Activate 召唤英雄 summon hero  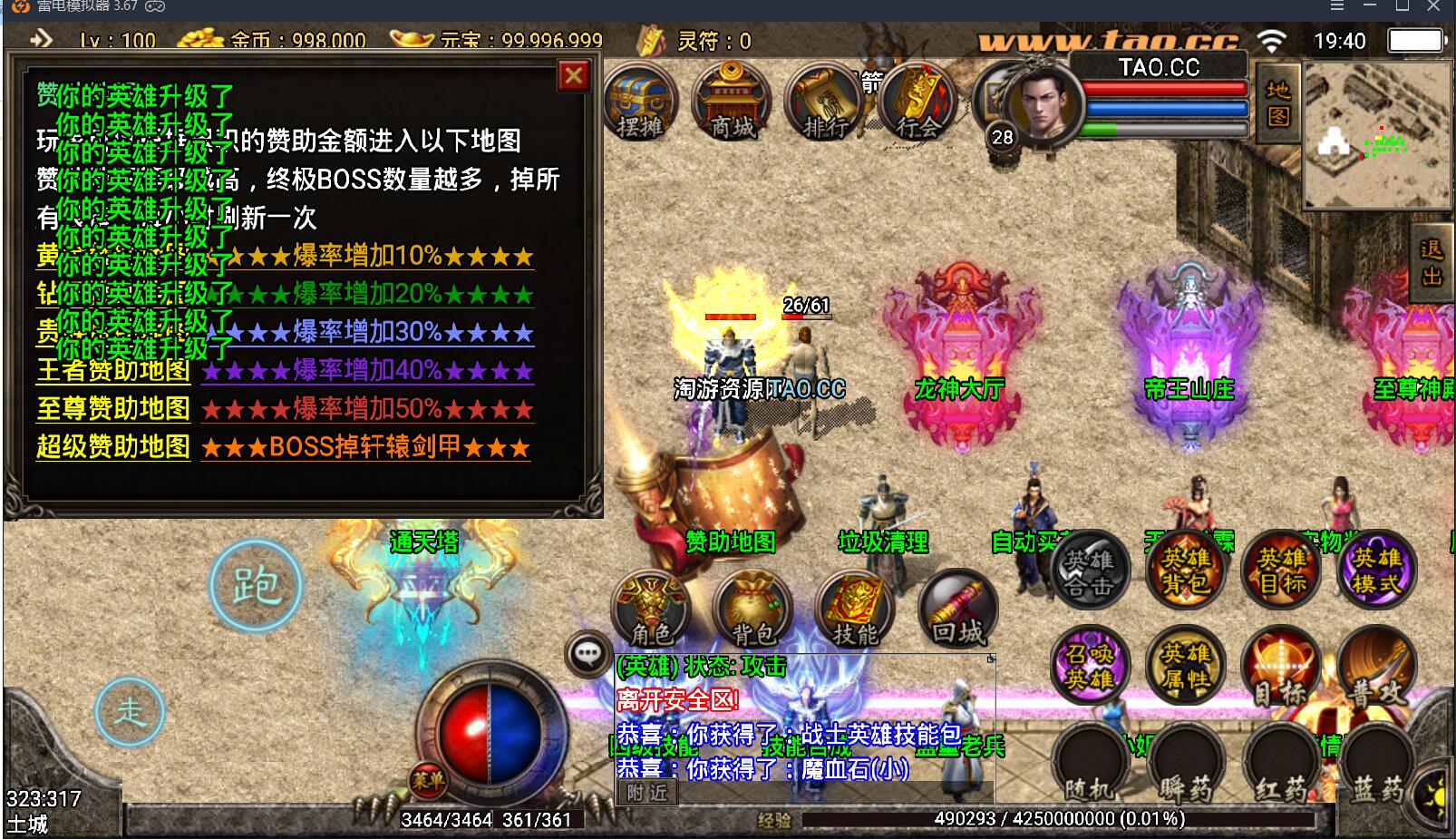1089,666
